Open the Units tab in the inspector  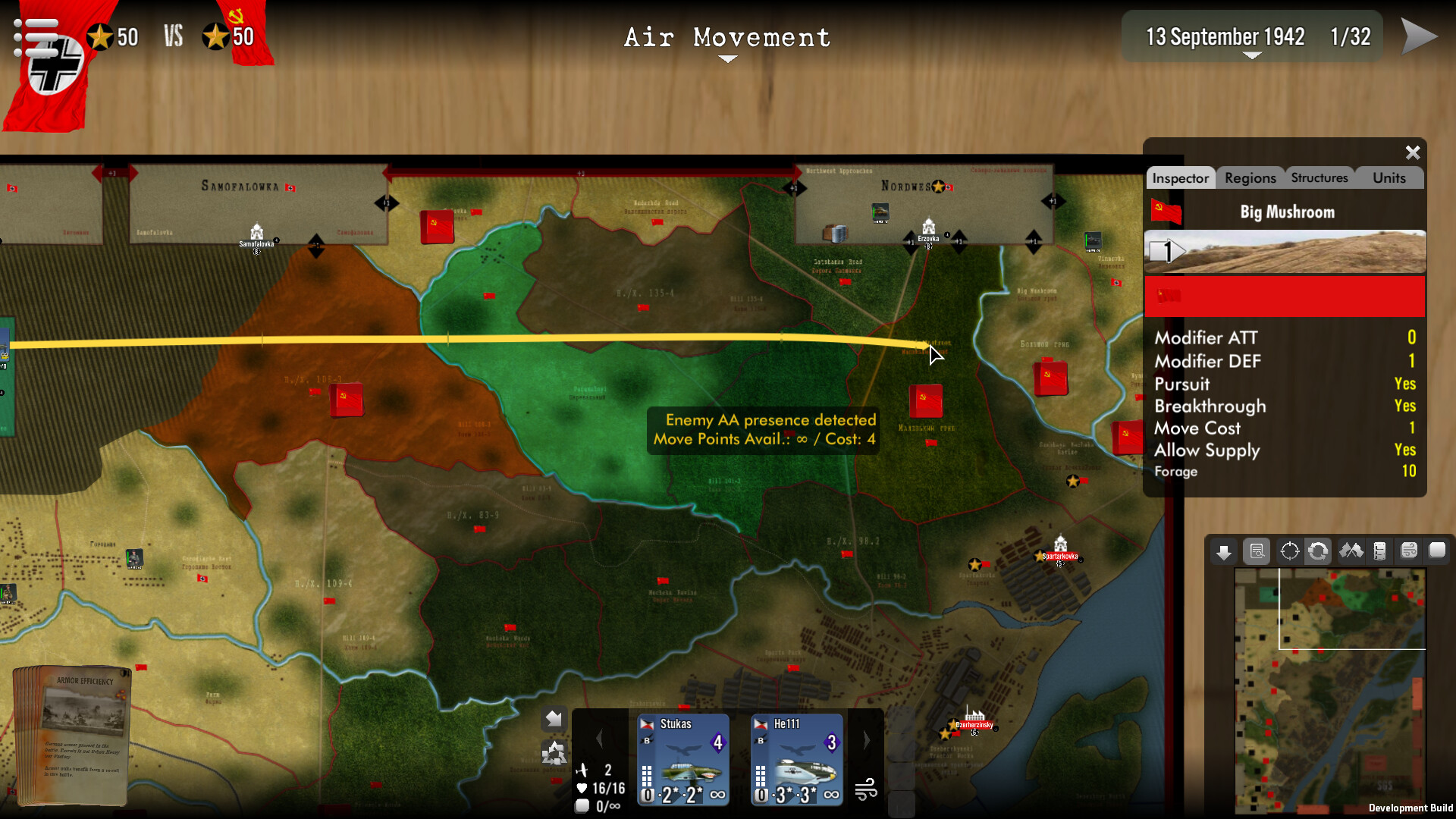1389,177
